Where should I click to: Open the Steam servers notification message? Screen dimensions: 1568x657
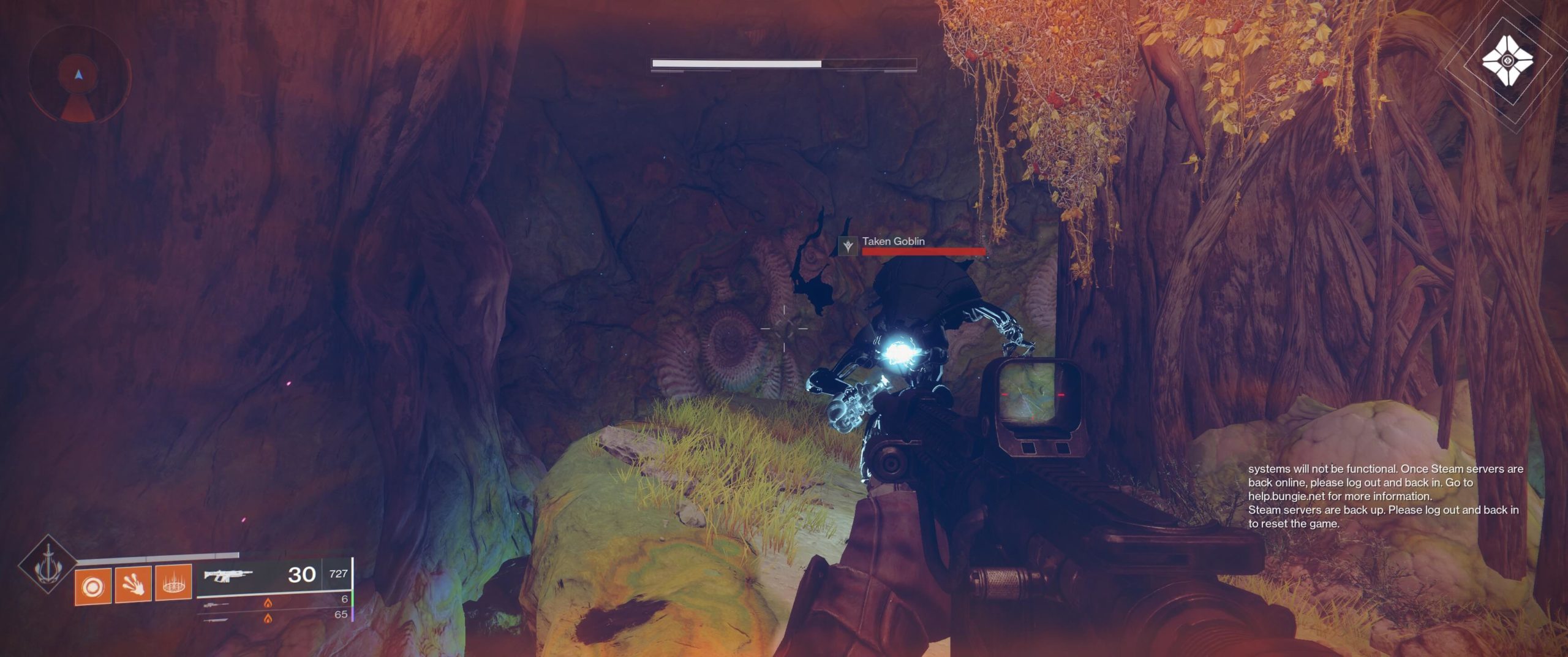1384,496
